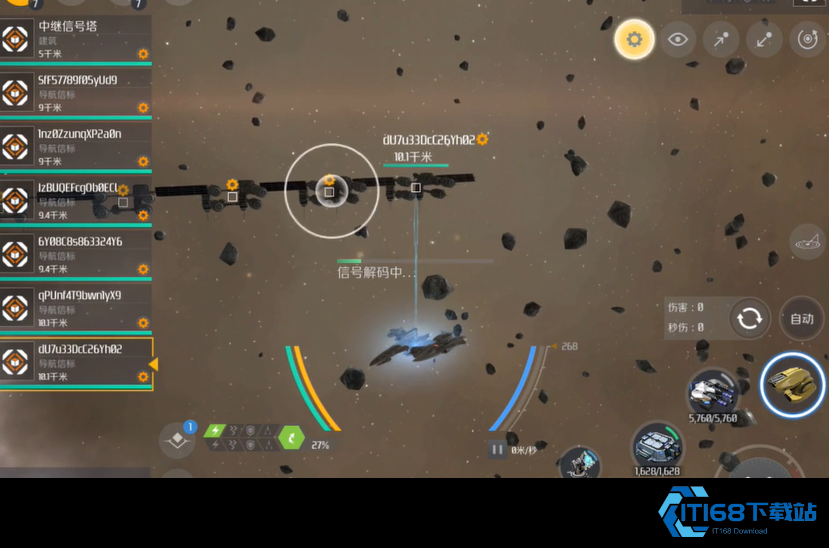The height and width of the screenshot is (548, 829).
Task: Activate the approach target arrow icon
Action: [720, 40]
